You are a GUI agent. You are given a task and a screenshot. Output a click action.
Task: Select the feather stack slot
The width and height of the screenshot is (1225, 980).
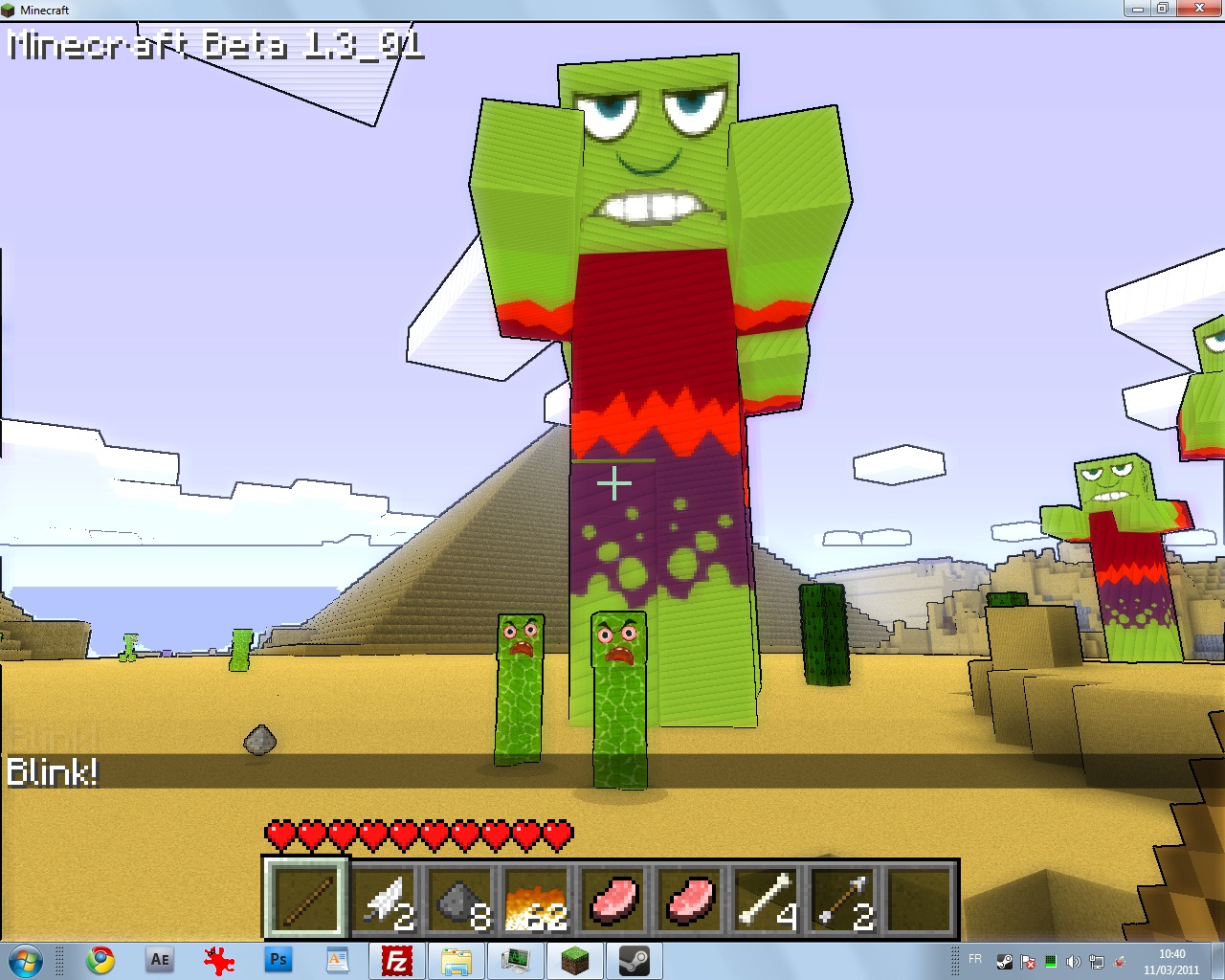[x=384, y=899]
